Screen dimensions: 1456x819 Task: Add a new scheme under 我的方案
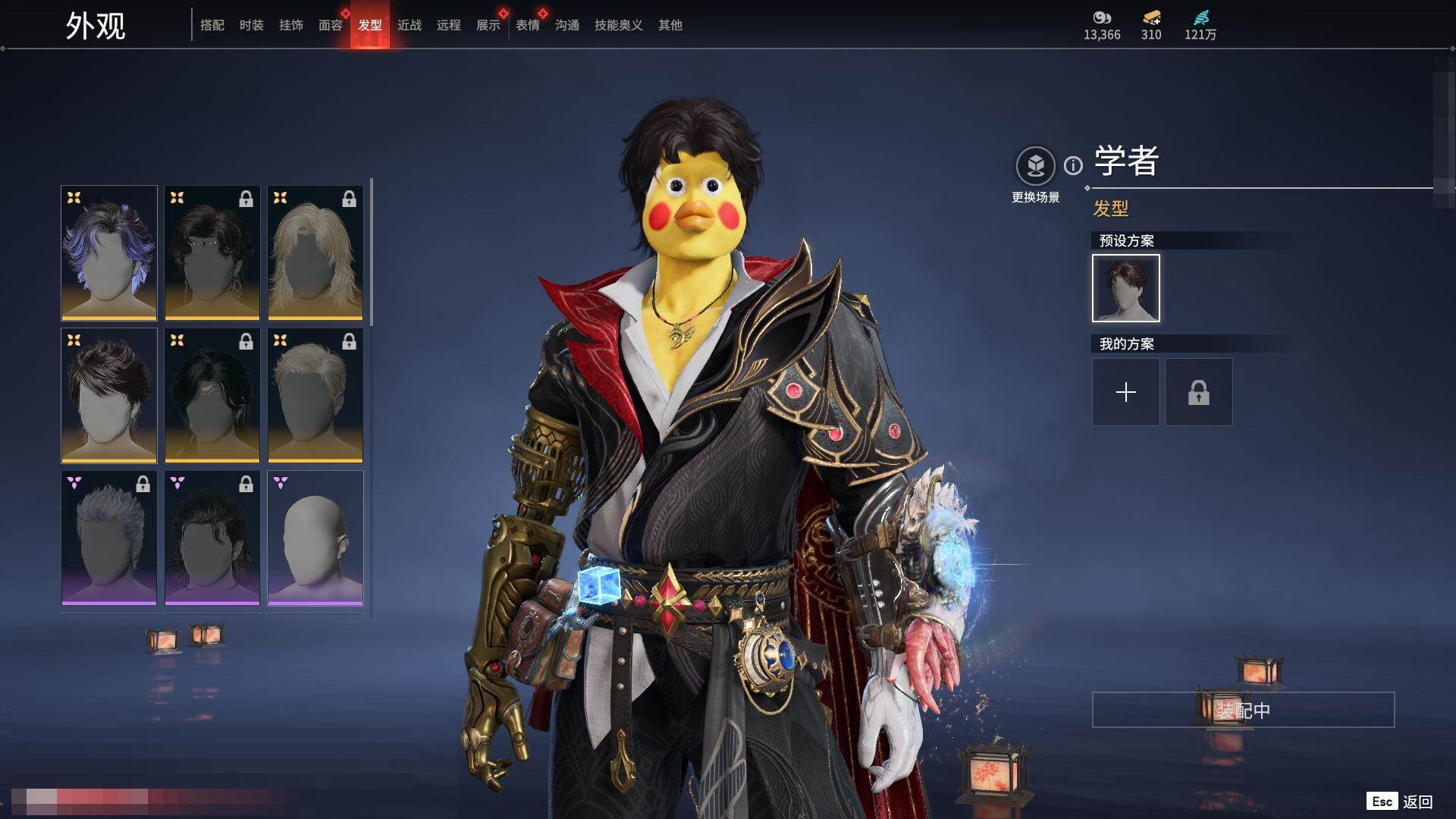click(x=1126, y=392)
